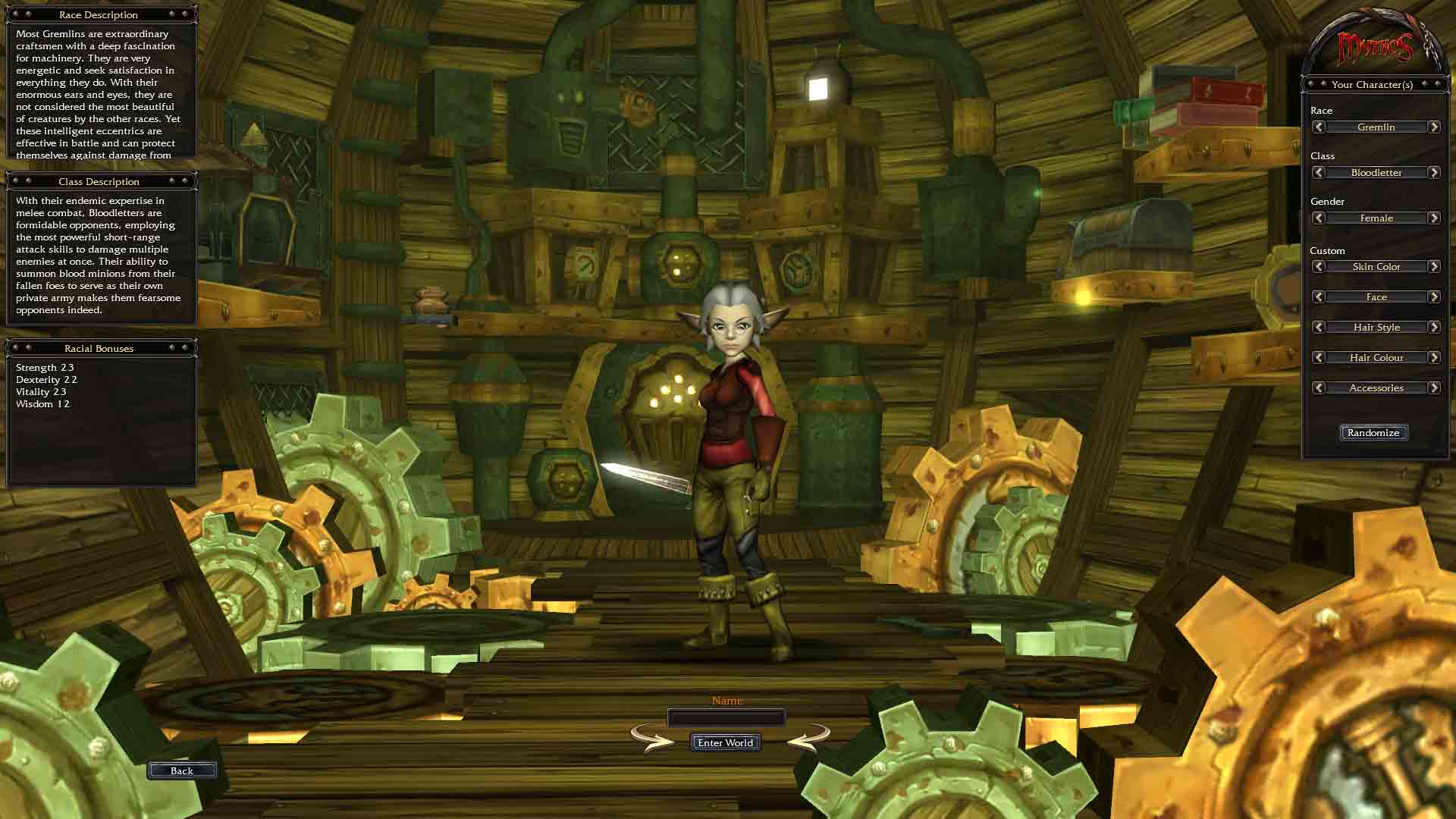Change Gender with the right arrow
The image size is (1456, 819).
point(1433,218)
